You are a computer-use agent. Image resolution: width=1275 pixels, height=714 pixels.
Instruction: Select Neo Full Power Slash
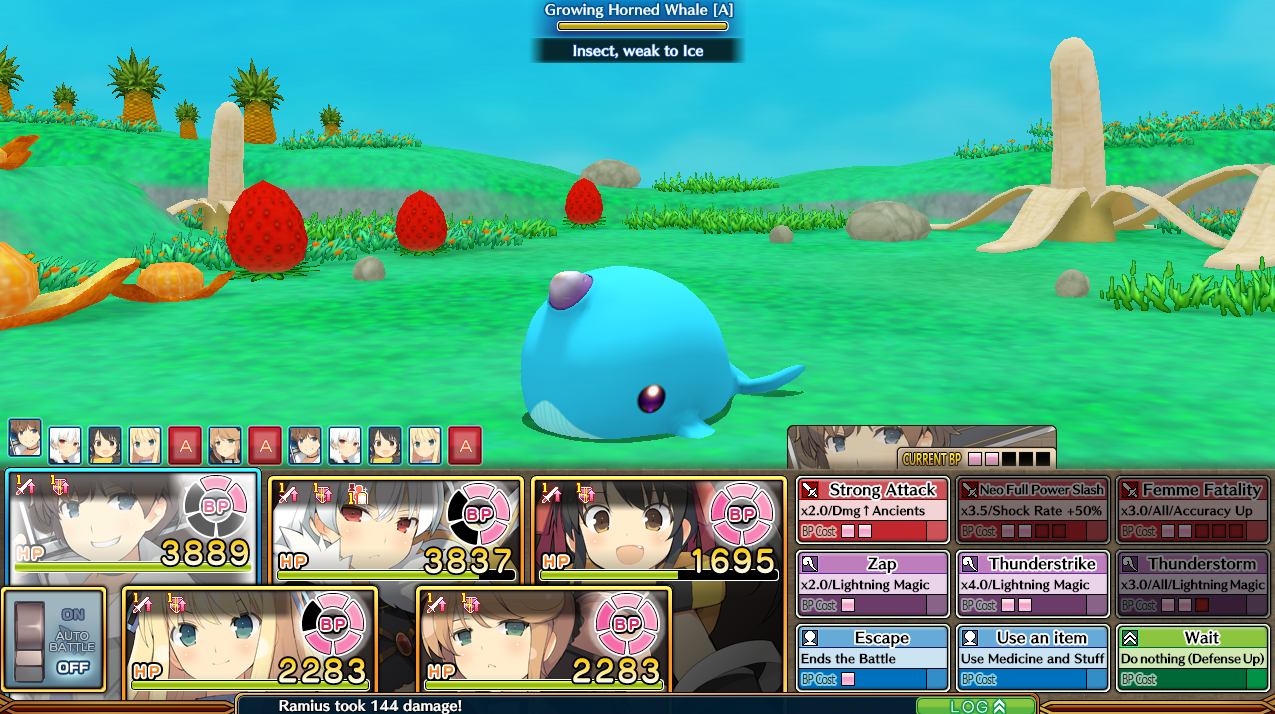pyautogui.click(x=1032, y=510)
